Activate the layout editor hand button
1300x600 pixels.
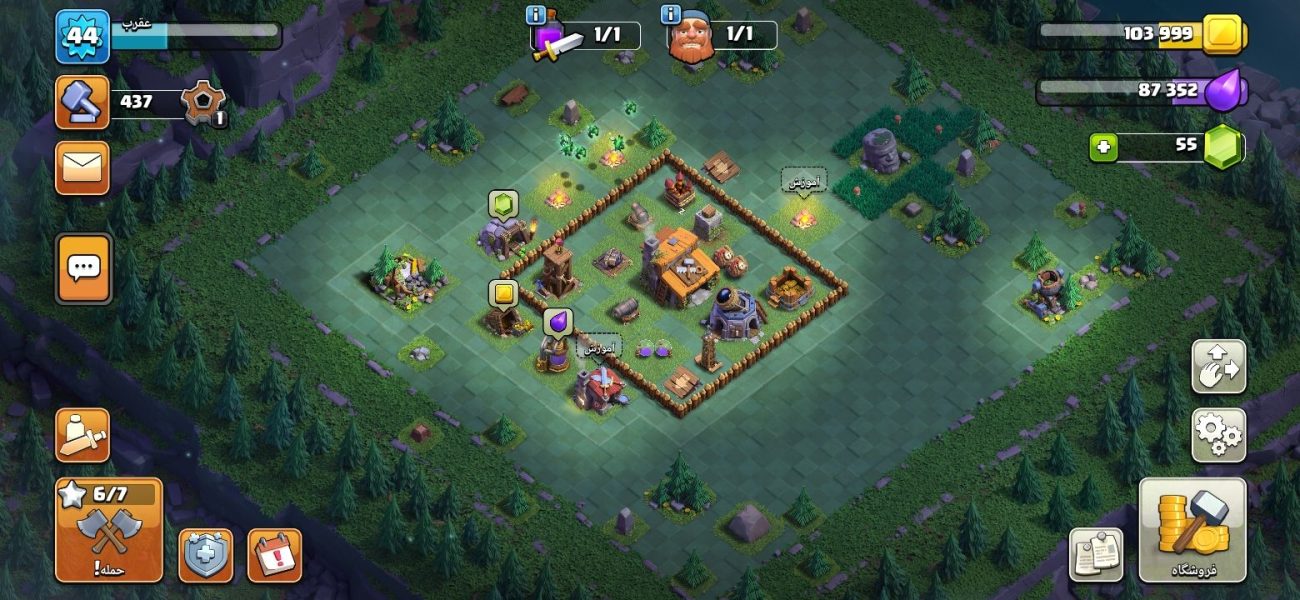point(1218,367)
